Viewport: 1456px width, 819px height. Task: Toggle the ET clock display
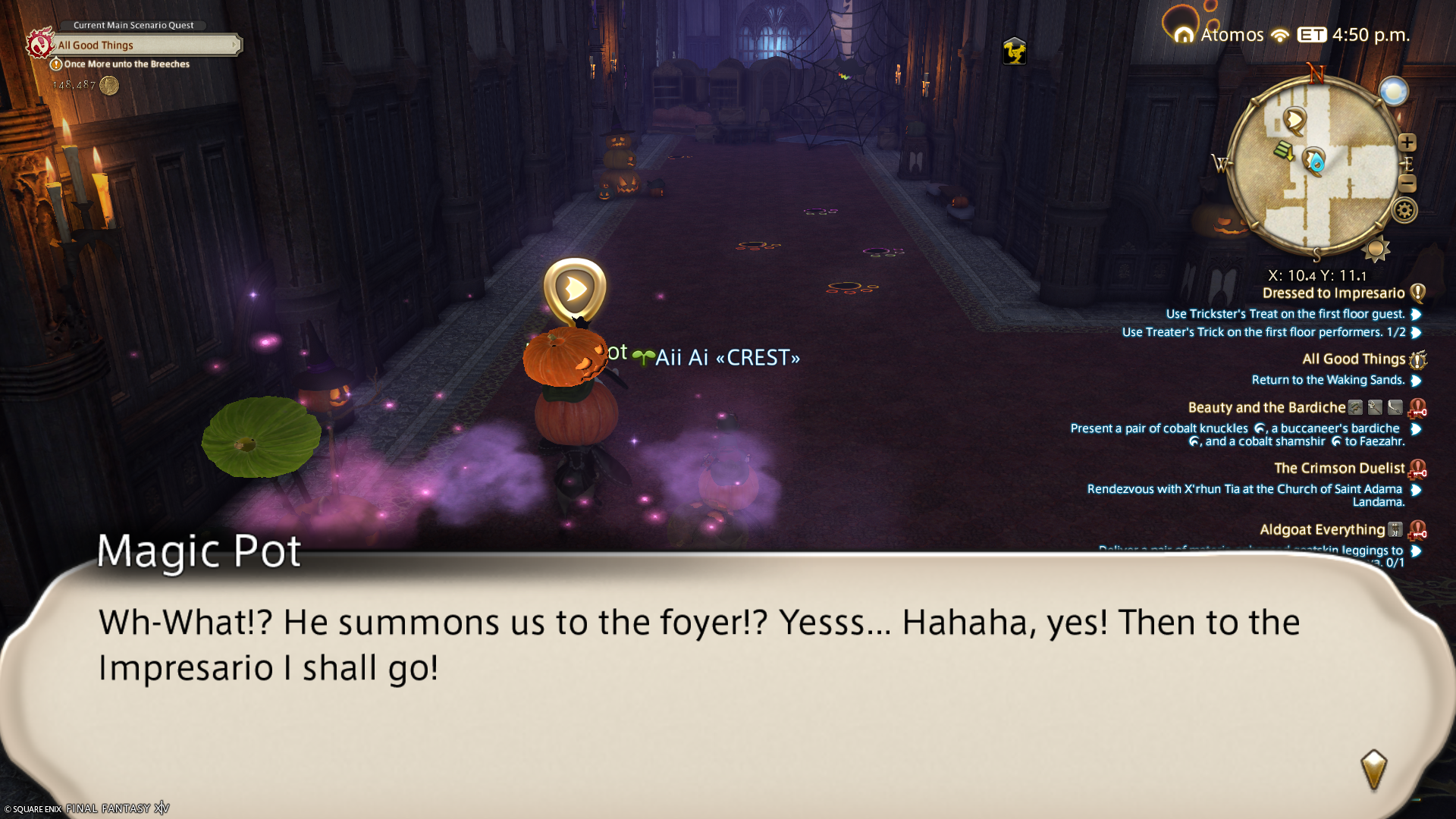click(1312, 35)
